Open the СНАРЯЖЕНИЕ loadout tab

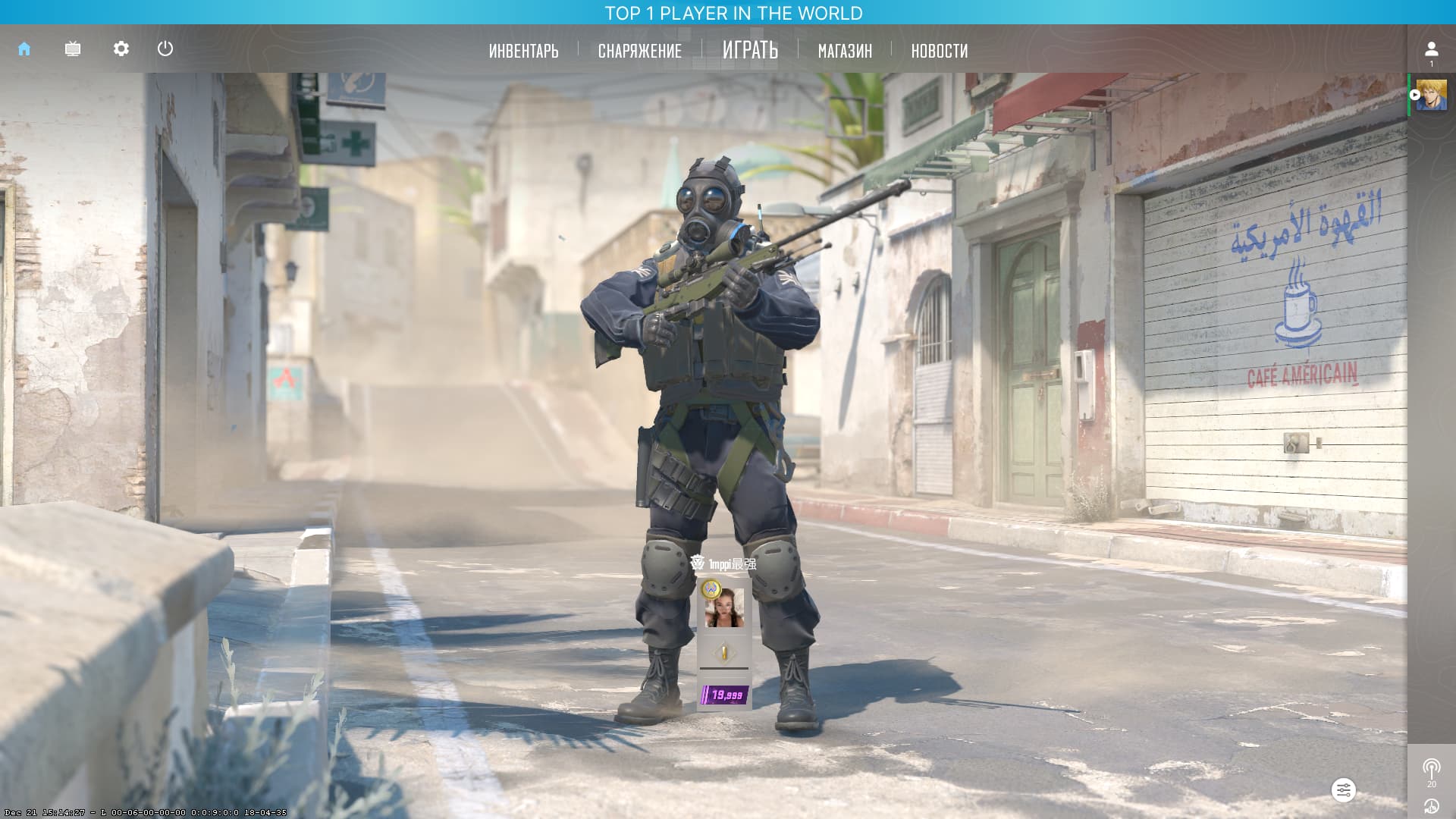(x=639, y=51)
